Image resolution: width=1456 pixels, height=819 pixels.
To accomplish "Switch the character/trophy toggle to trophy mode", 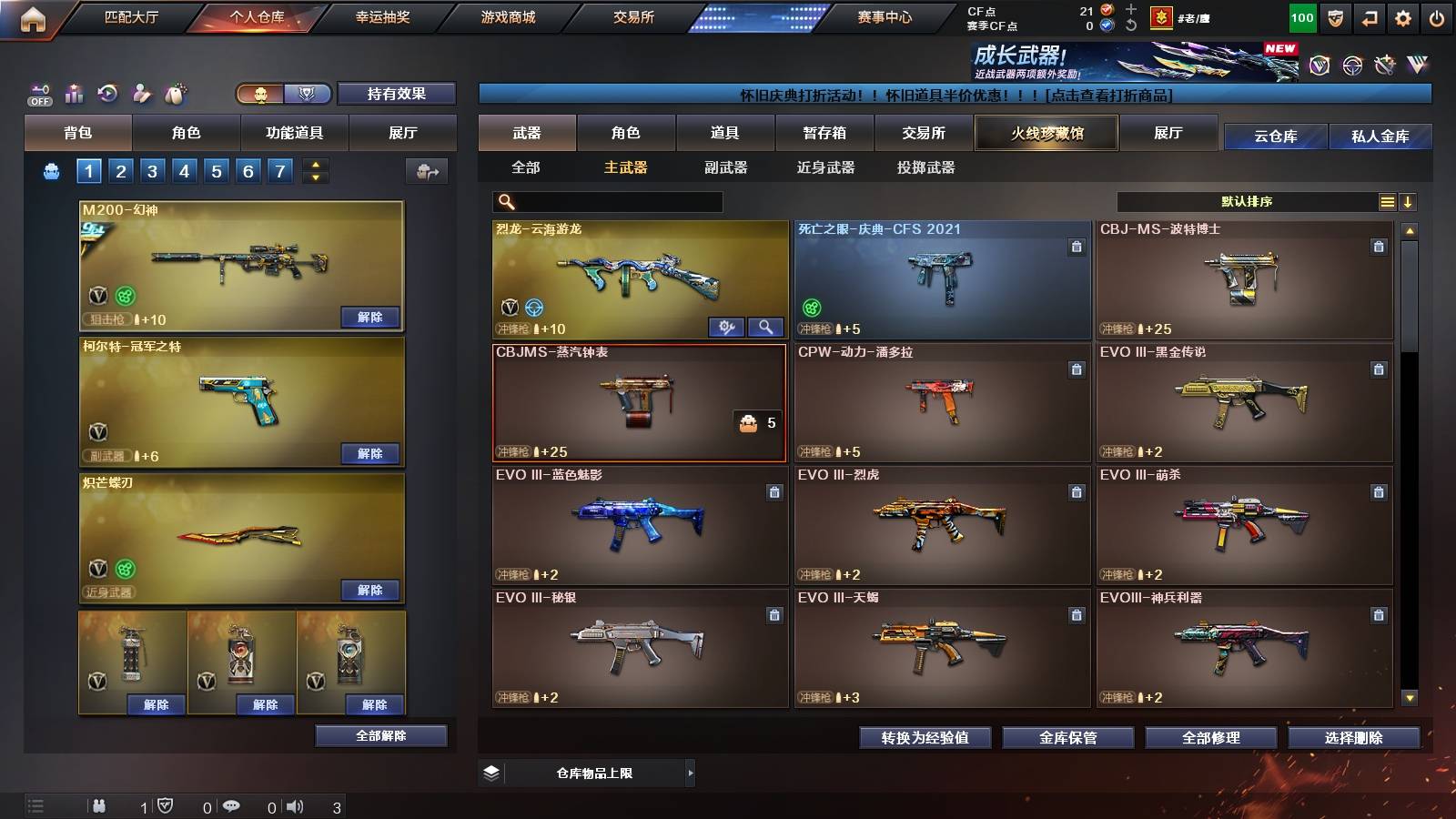I will click(x=308, y=94).
